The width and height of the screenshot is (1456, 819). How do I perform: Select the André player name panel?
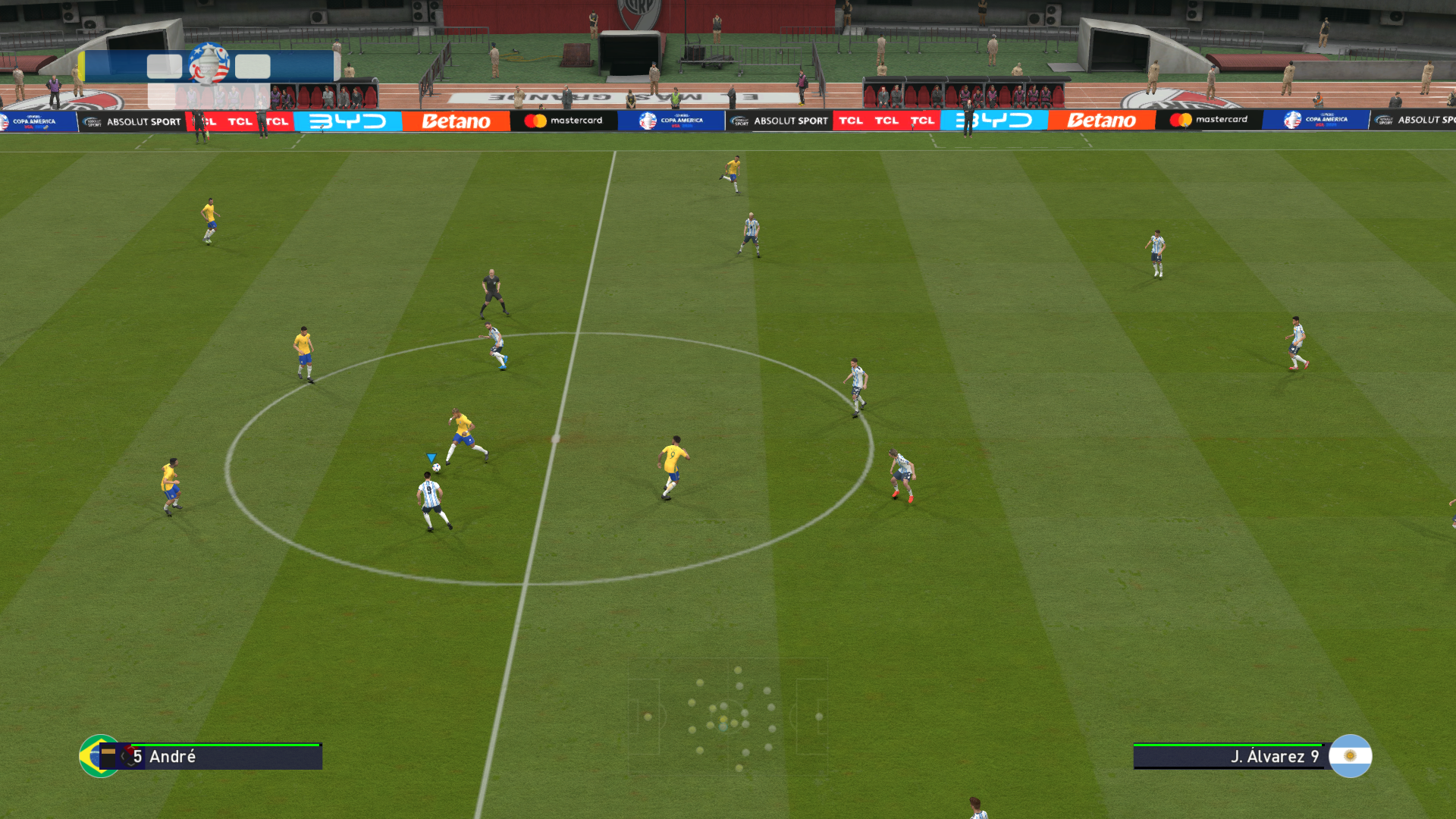220,757
